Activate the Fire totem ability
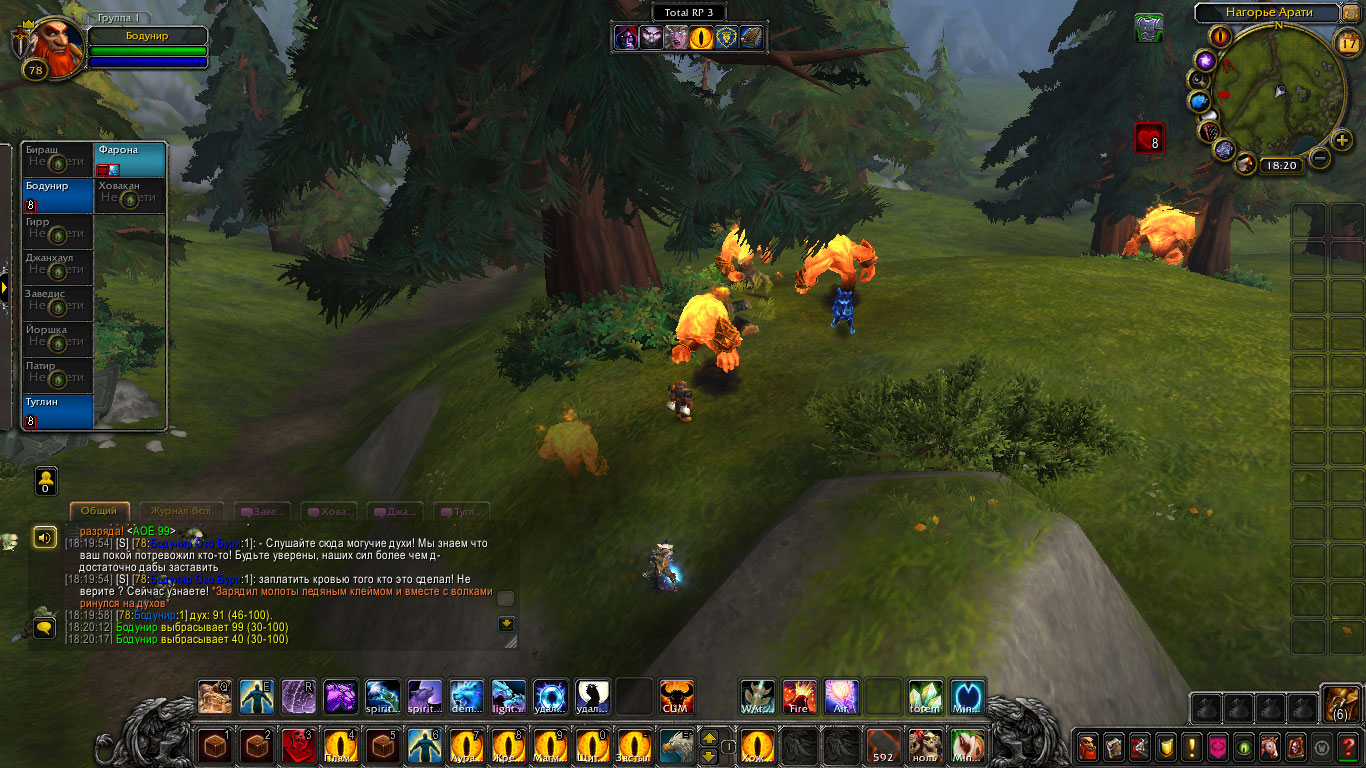The image size is (1366, 768). [x=799, y=696]
